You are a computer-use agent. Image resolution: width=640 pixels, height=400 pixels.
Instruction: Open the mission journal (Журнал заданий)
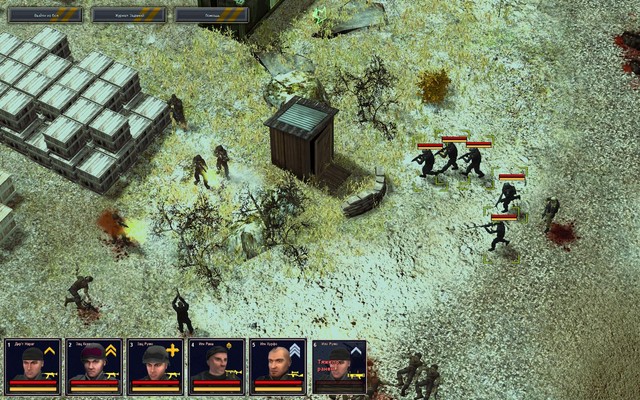[129, 14]
